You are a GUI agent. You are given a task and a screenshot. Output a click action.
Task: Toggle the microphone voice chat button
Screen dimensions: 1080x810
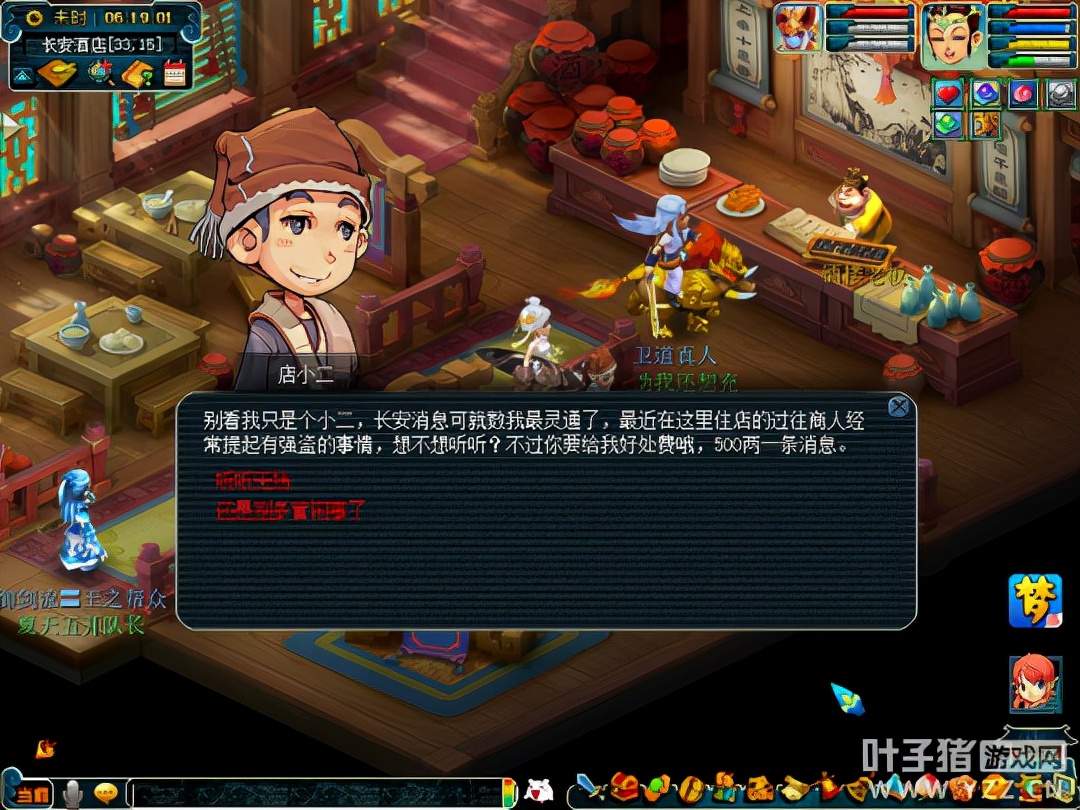coord(72,794)
